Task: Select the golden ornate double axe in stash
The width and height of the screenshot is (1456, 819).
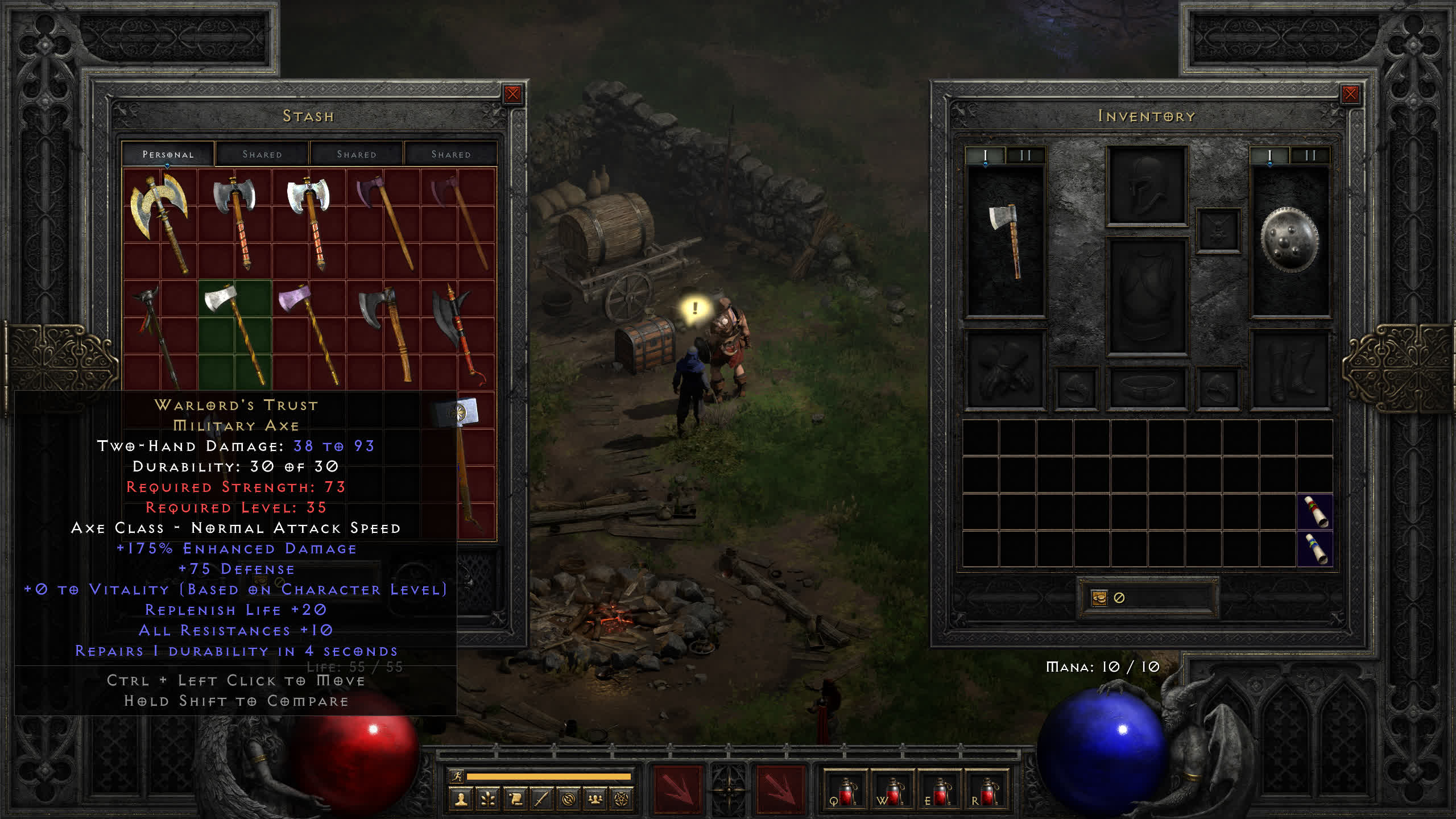Action: click(160, 221)
